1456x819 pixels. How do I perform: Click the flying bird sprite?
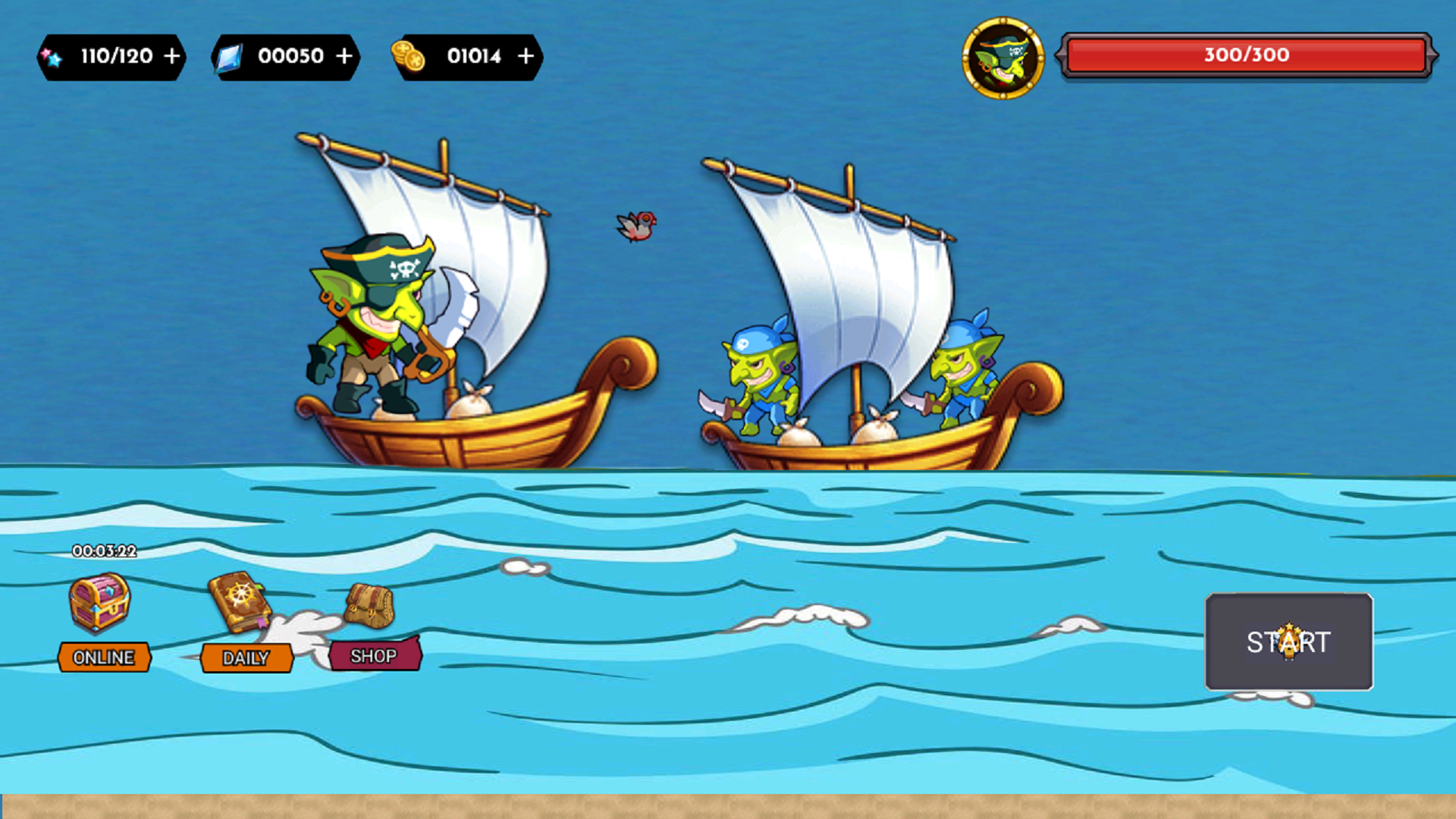(x=637, y=224)
